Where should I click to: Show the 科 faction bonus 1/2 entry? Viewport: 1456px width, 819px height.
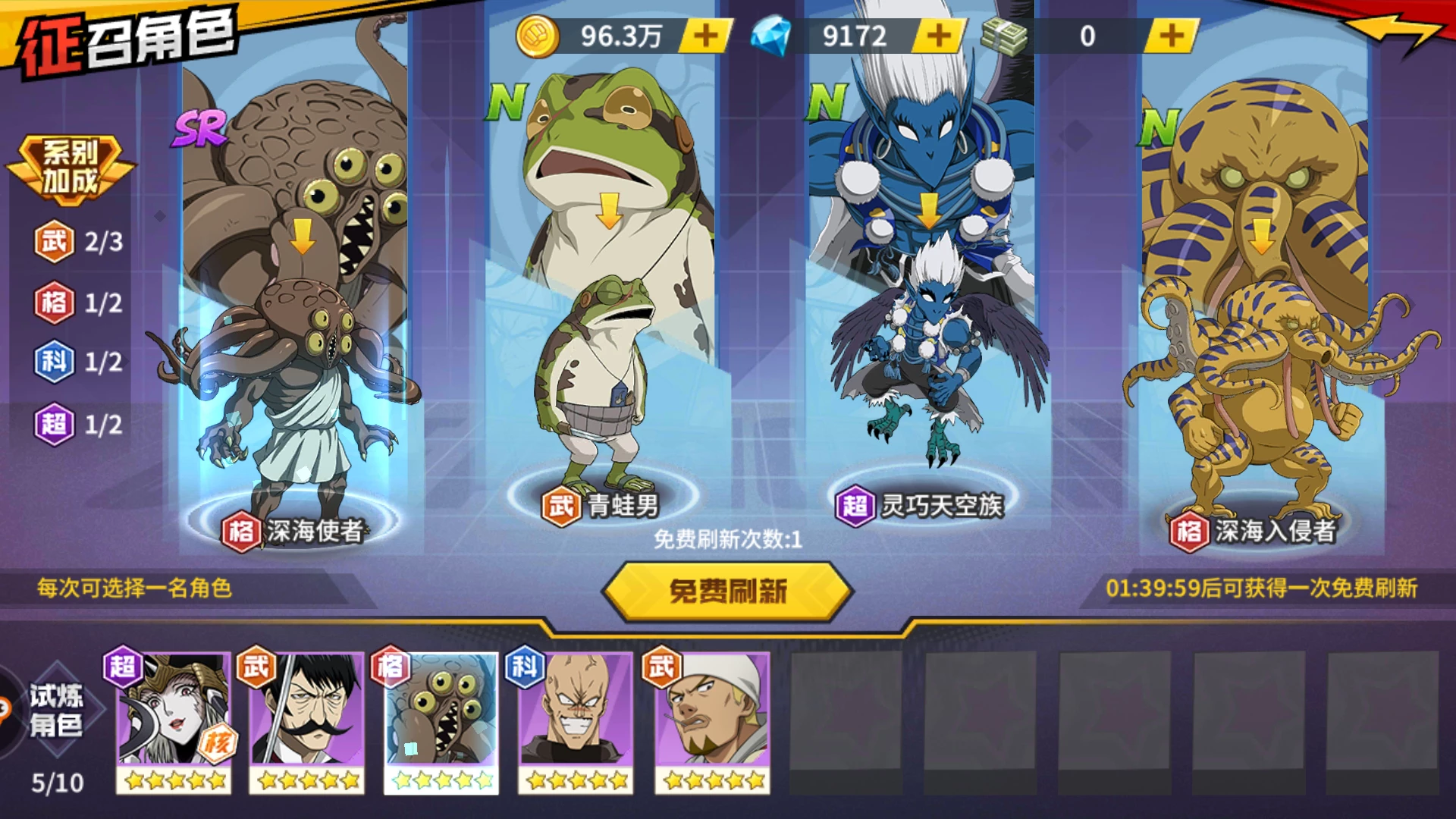click(x=79, y=362)
